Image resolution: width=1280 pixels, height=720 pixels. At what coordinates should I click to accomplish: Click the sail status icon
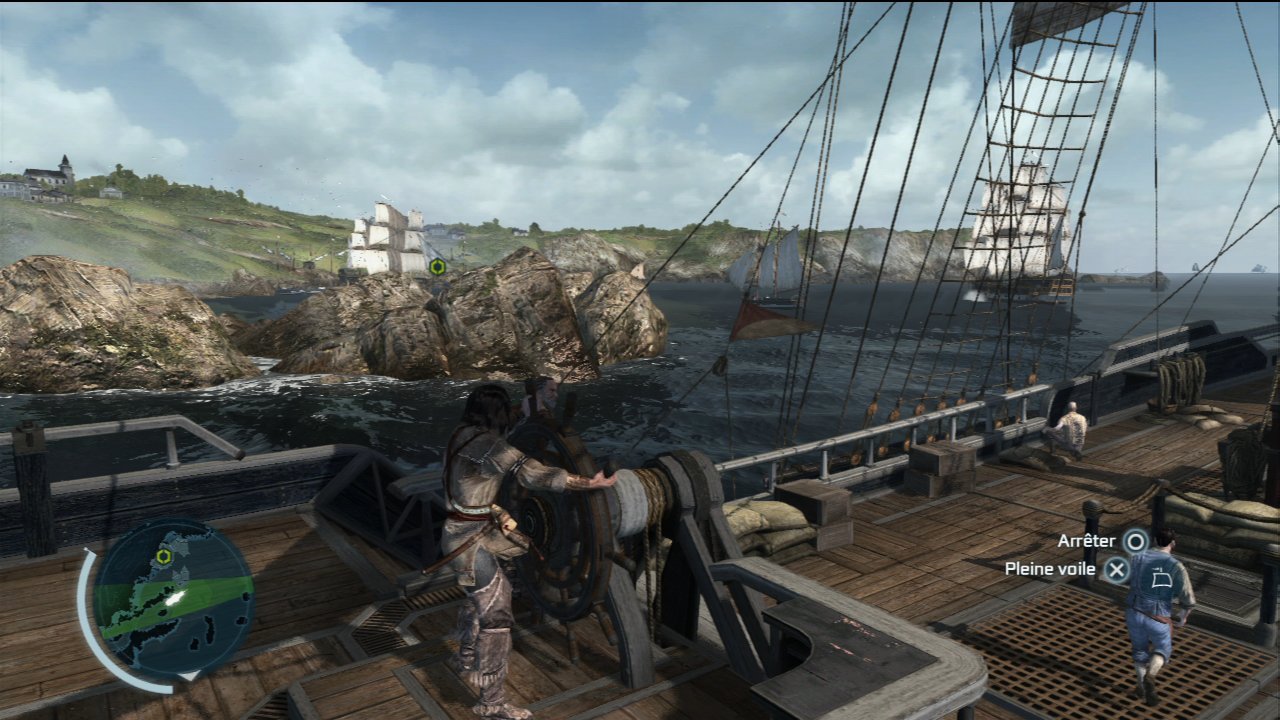(x=1161, y=577)
